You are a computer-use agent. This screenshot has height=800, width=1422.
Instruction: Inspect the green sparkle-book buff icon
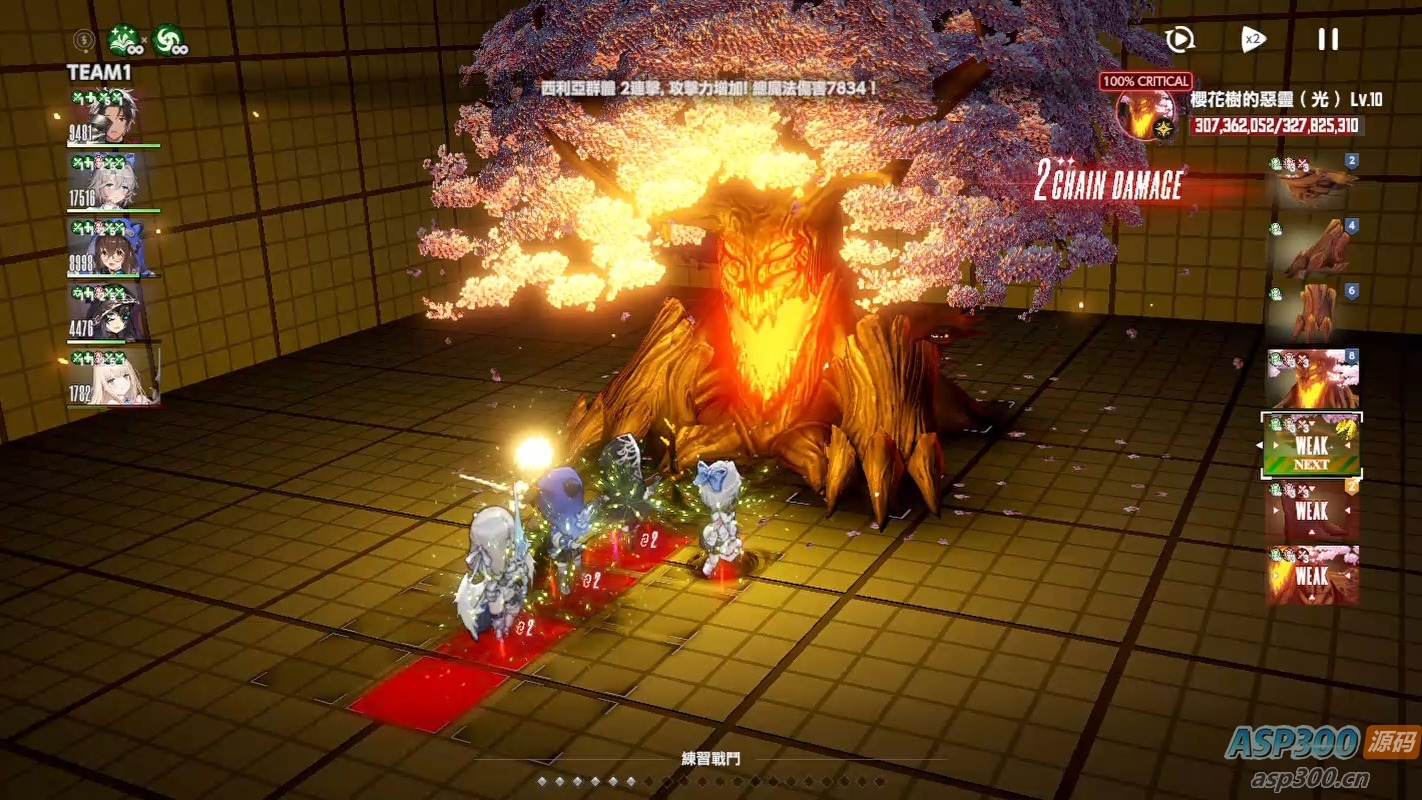point(123,40)
